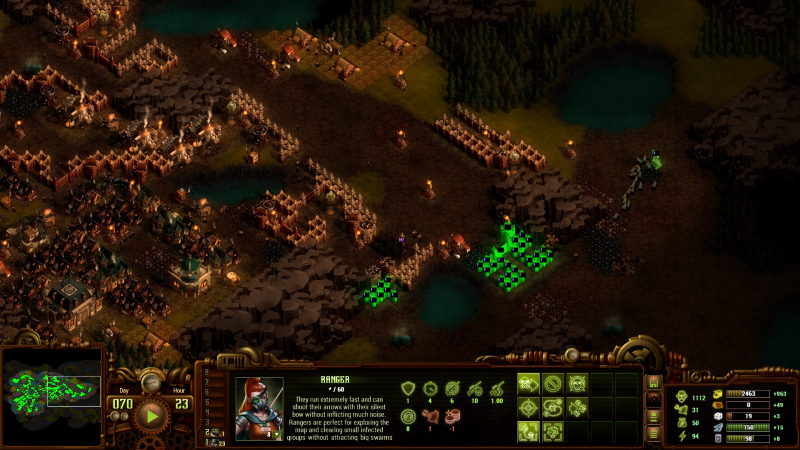
Task: Activate the attack-move command icon
Action: coord(529,383)
